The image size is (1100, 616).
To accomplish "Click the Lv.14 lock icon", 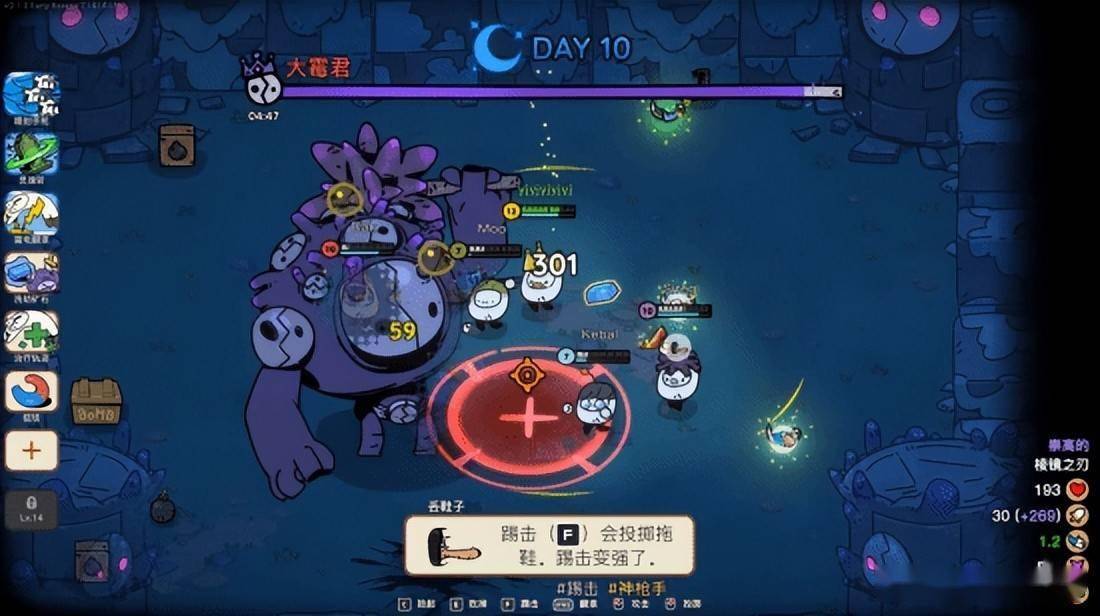I will point(31,508).
